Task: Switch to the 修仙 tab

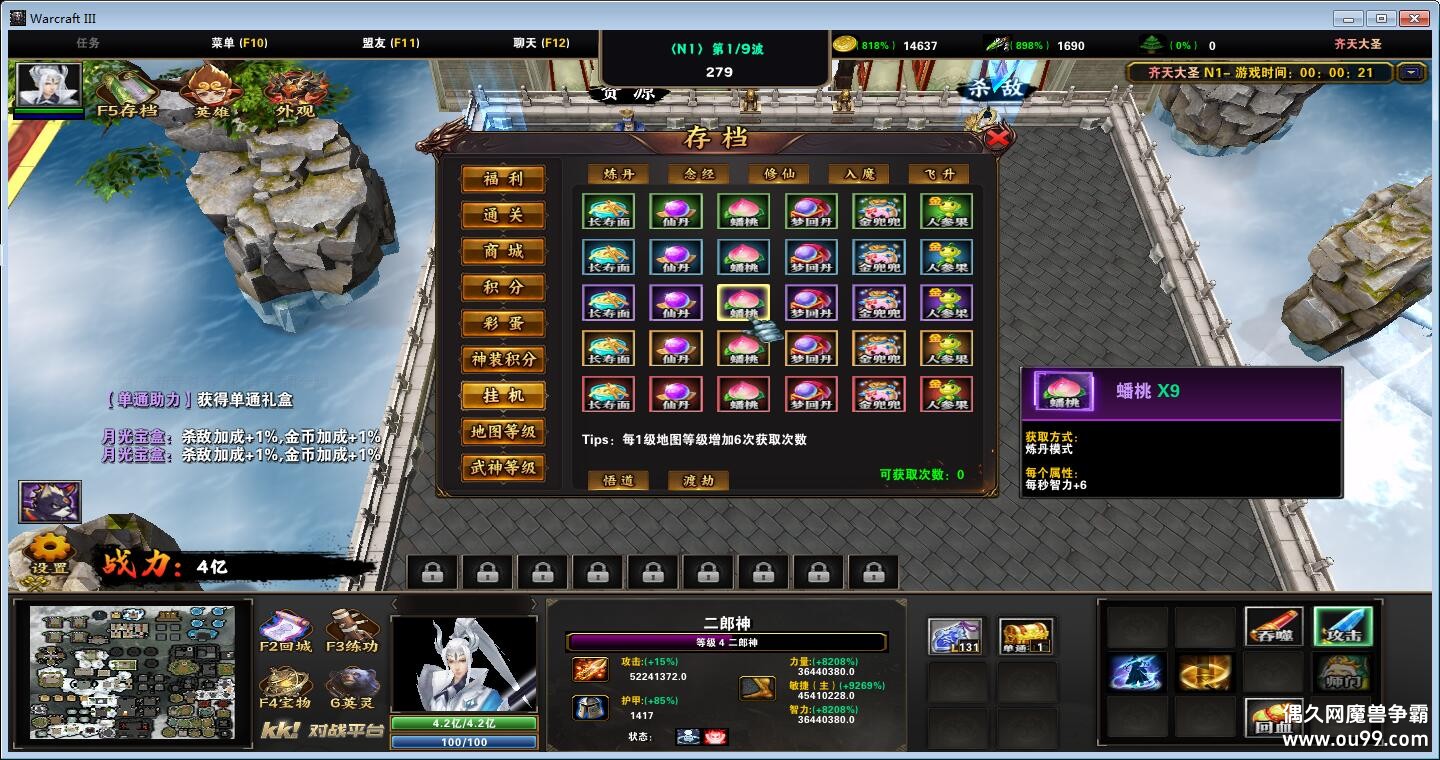Action: point(779,174)
